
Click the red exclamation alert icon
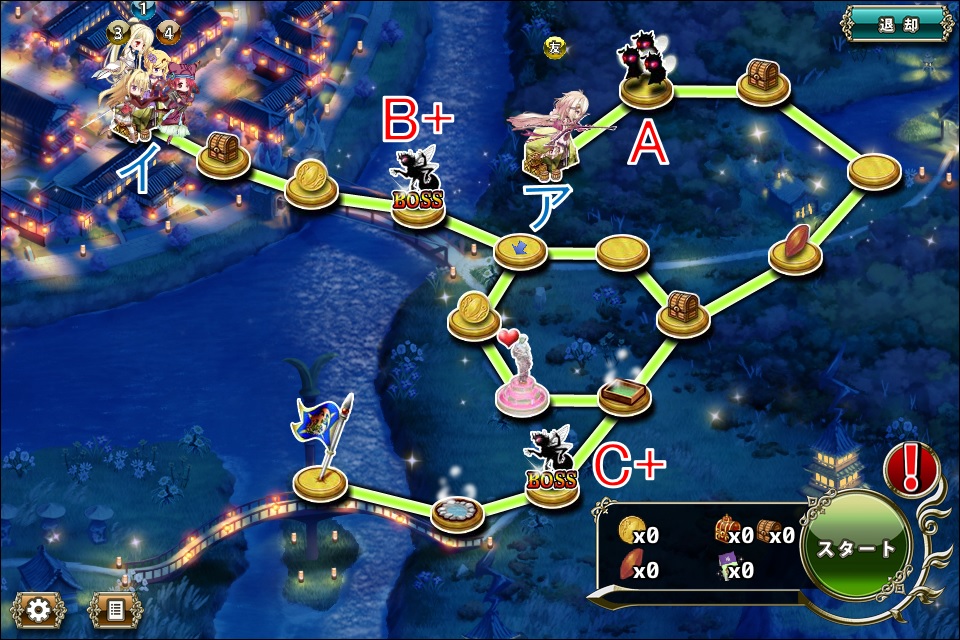pos(911,466)
